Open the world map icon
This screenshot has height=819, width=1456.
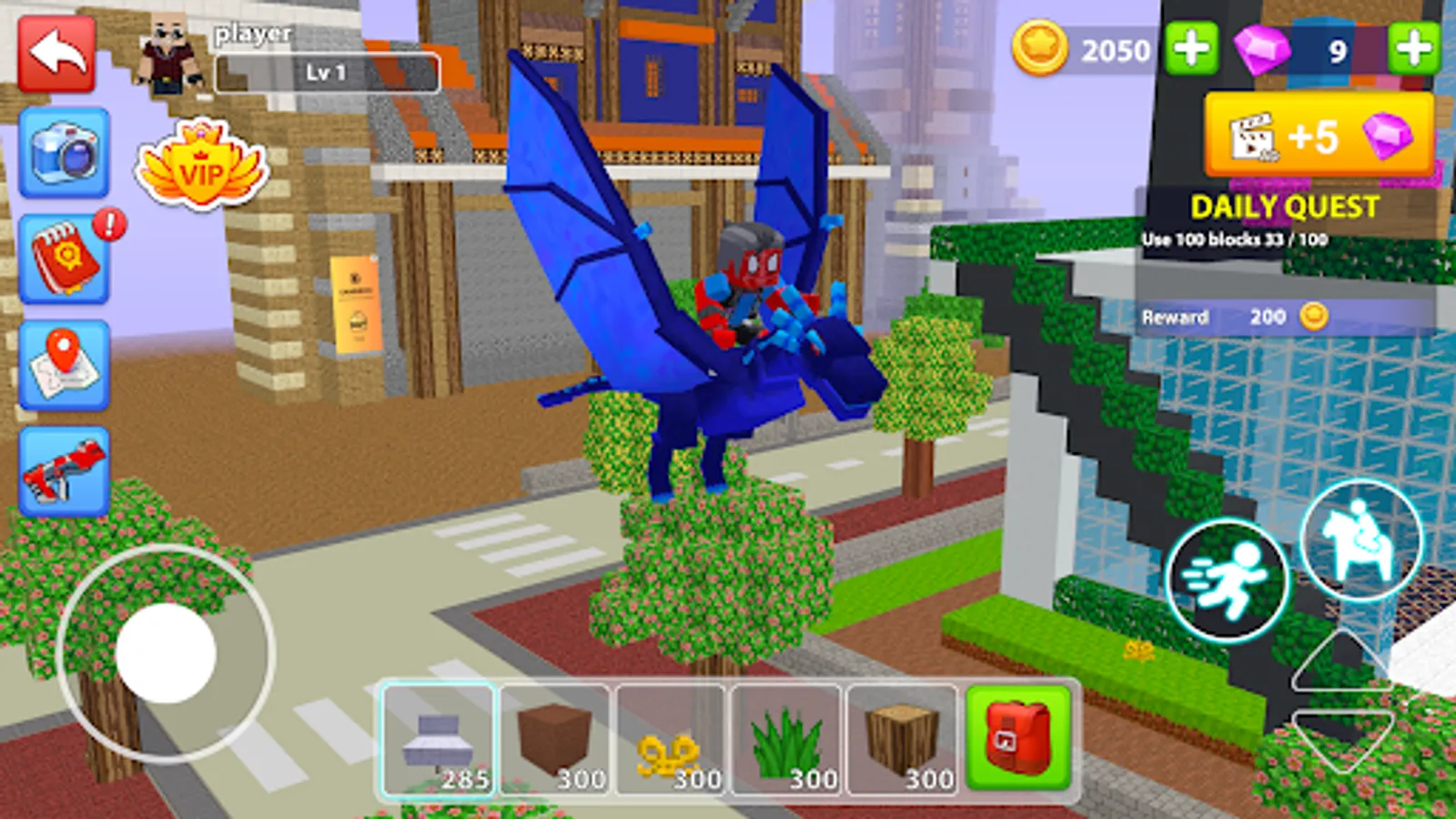point(60,362)
